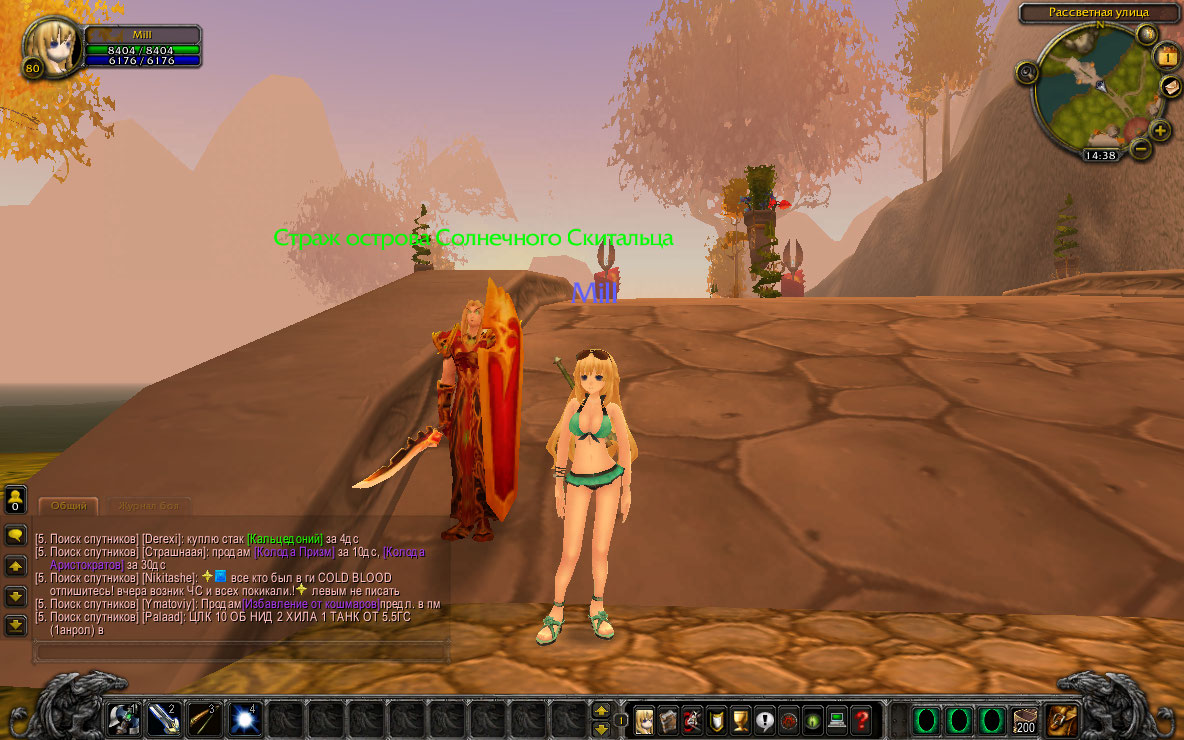Zoom out the minimap with minus button

(x=1140, y=149)
